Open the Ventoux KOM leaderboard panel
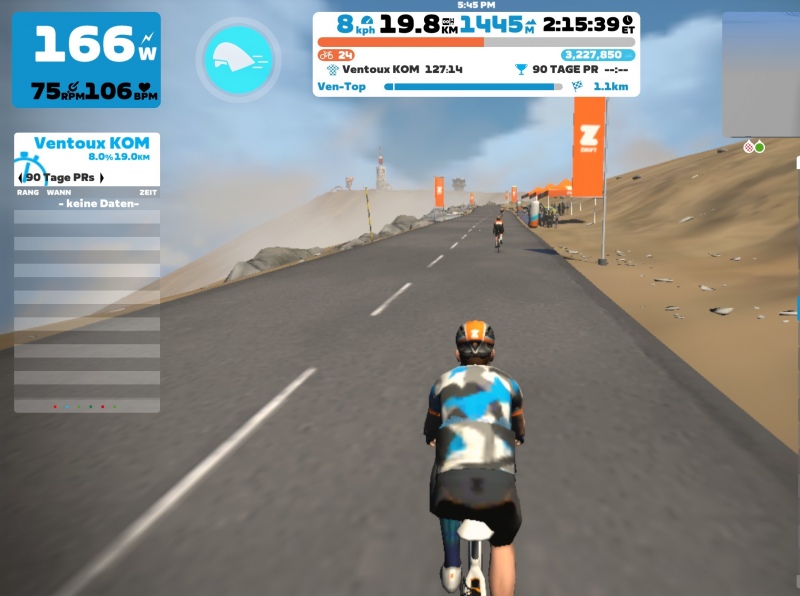The height and width of the screenshot is (596, 800). [91, 144]
